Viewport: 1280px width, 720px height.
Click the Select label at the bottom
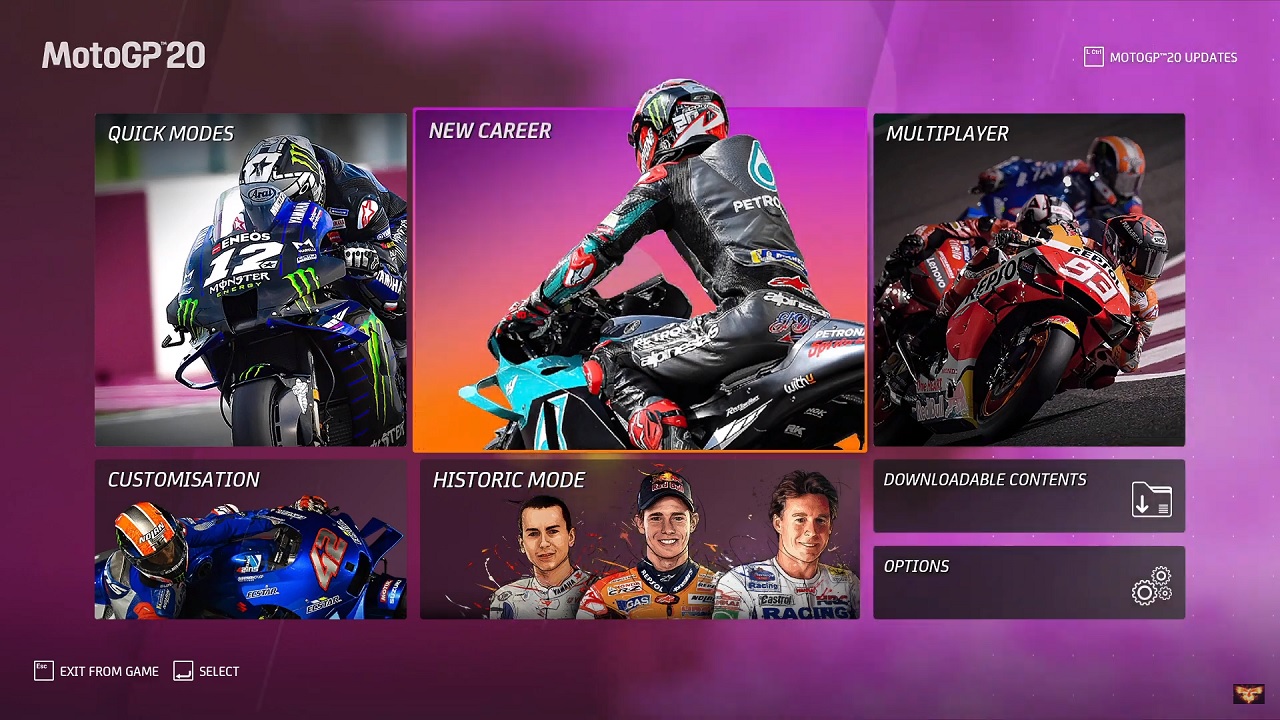tap(219, 671)
